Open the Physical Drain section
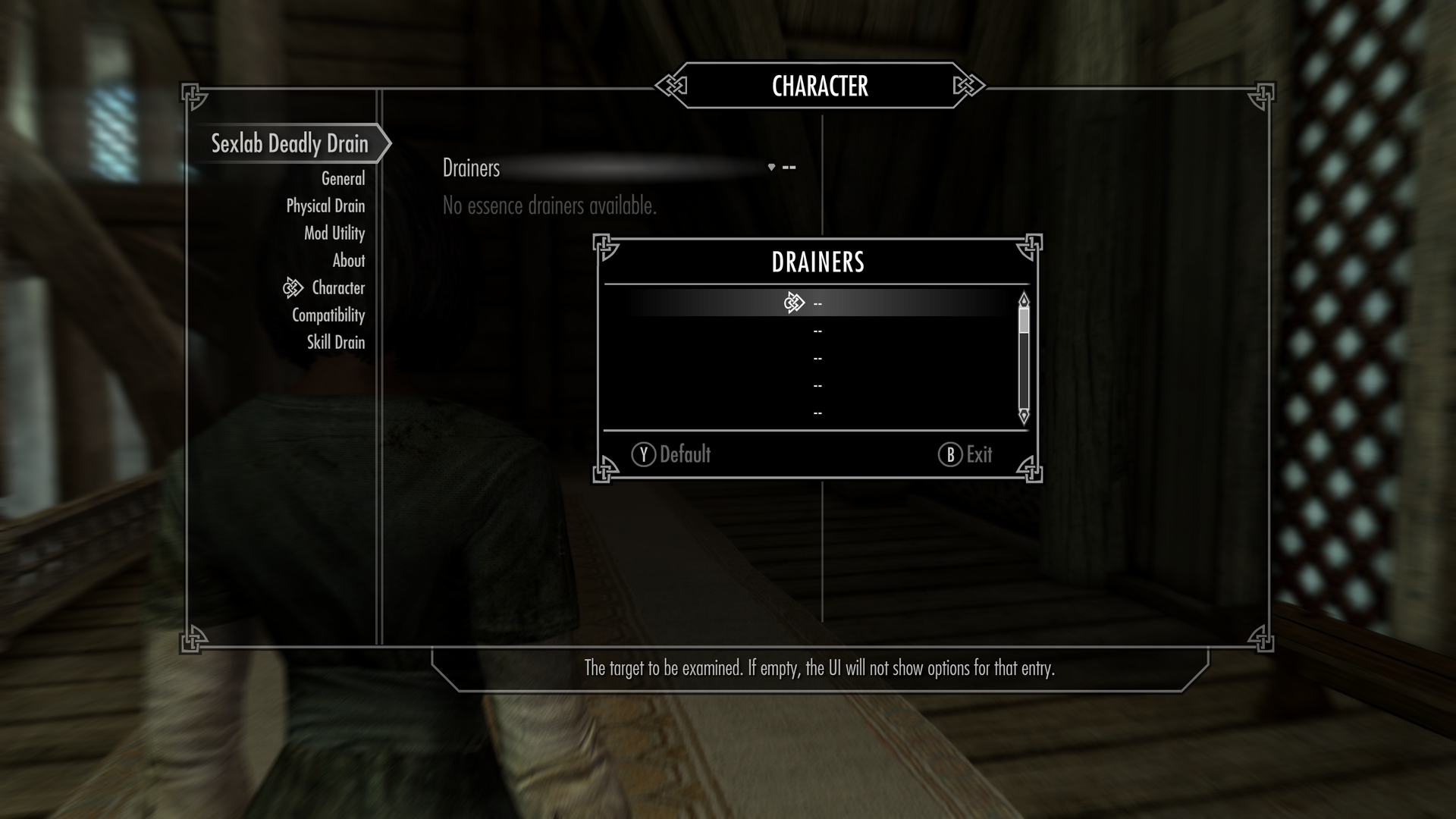The width and height of the screenshot is (1456, 819). [325, 206]
